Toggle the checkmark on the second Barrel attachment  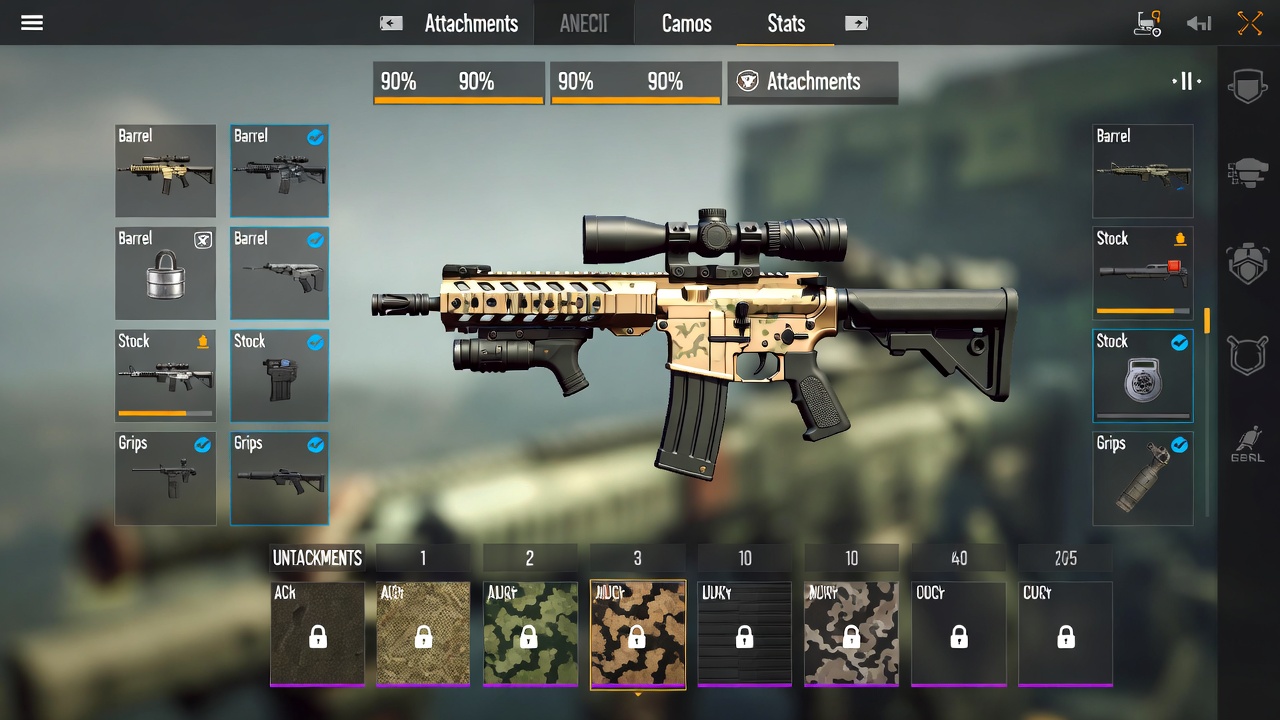(279, 170)
